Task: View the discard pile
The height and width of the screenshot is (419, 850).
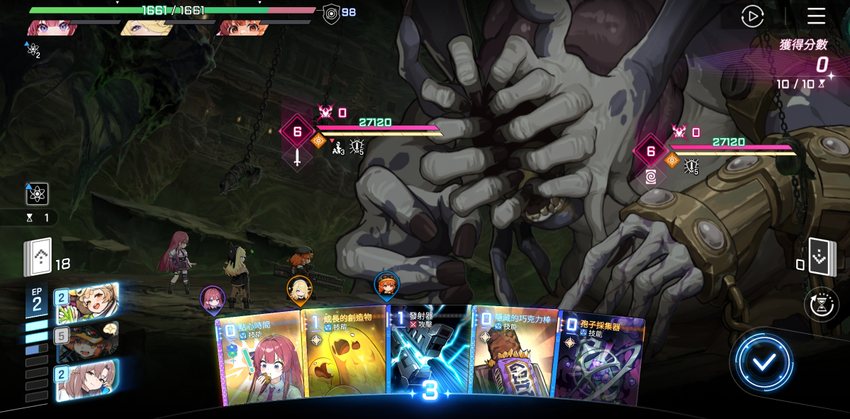Action: click(x=818, y=258)
